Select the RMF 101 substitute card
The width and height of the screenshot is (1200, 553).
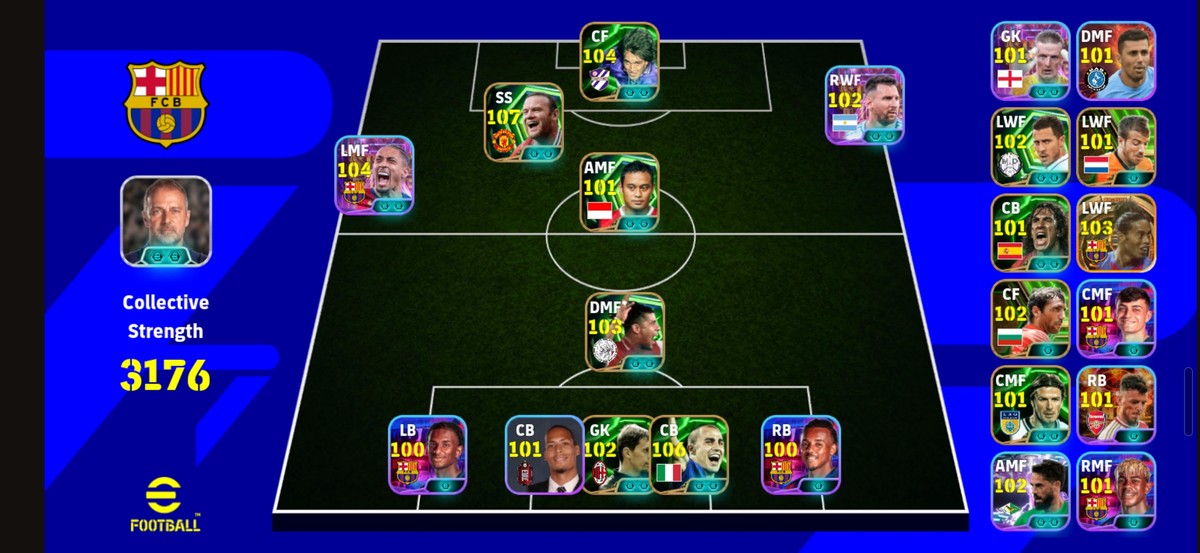point(1116,490)
